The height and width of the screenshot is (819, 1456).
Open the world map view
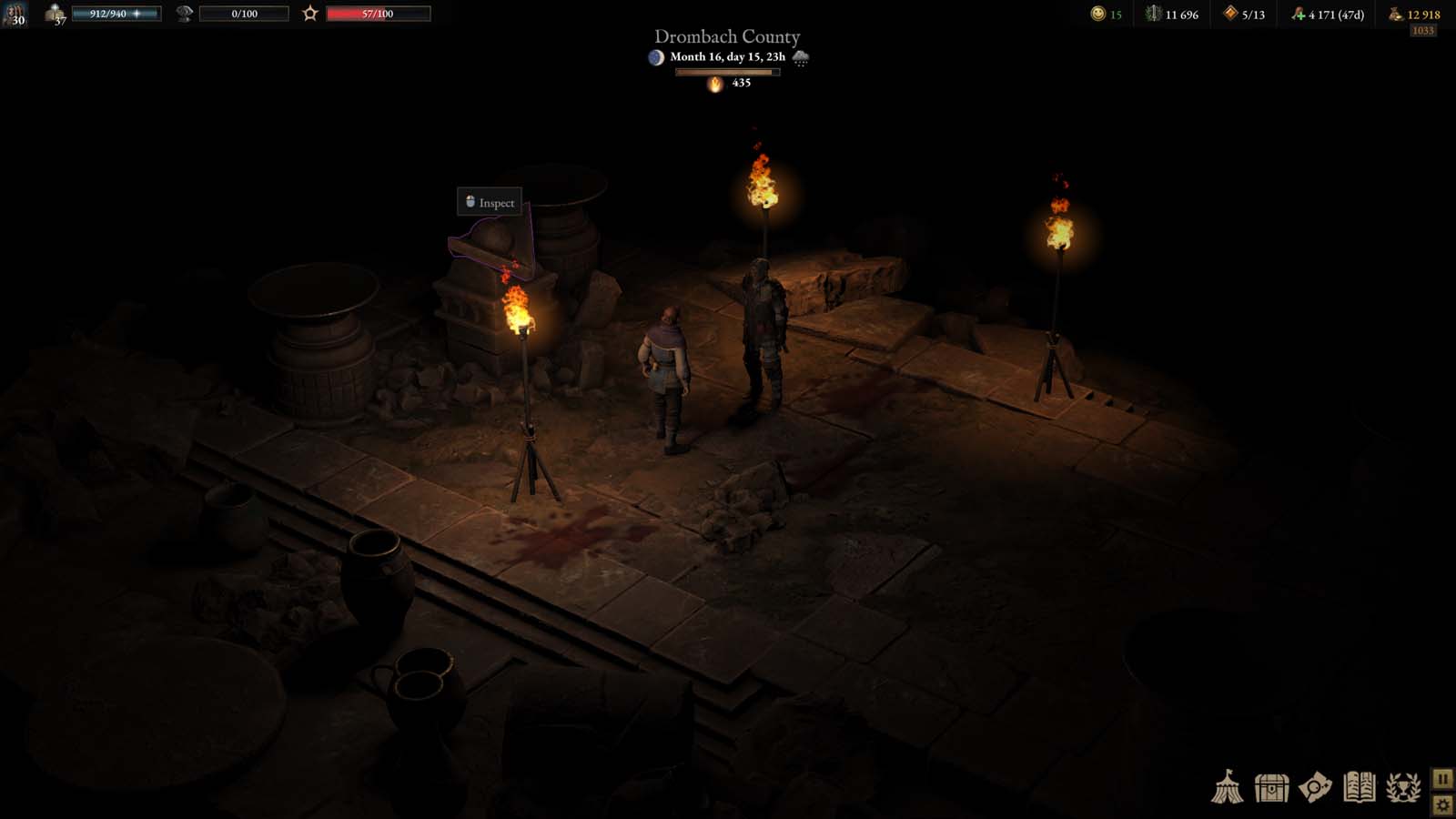tap(1313, 787)
